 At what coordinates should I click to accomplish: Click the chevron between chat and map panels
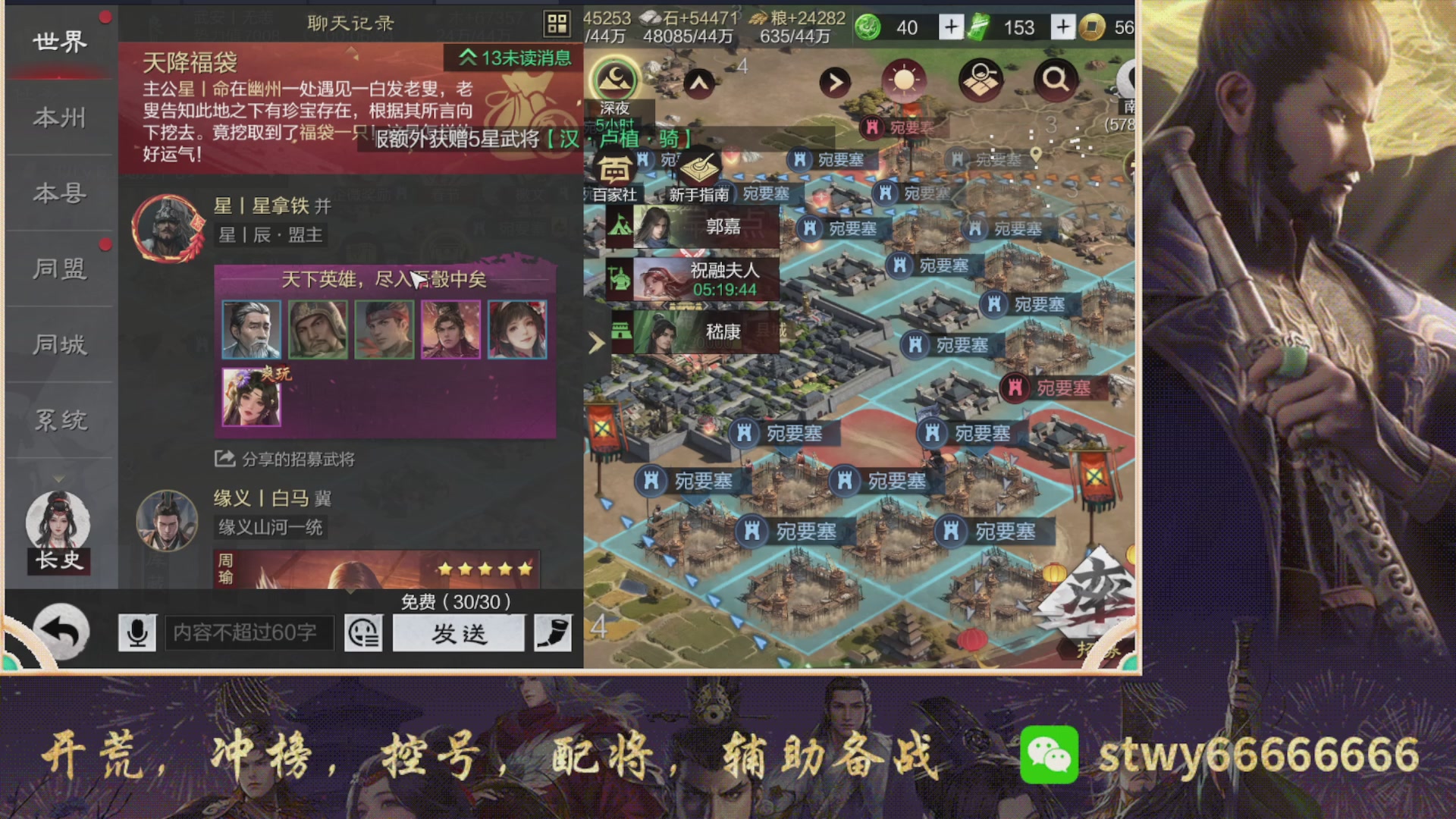[x=597, y=344]
